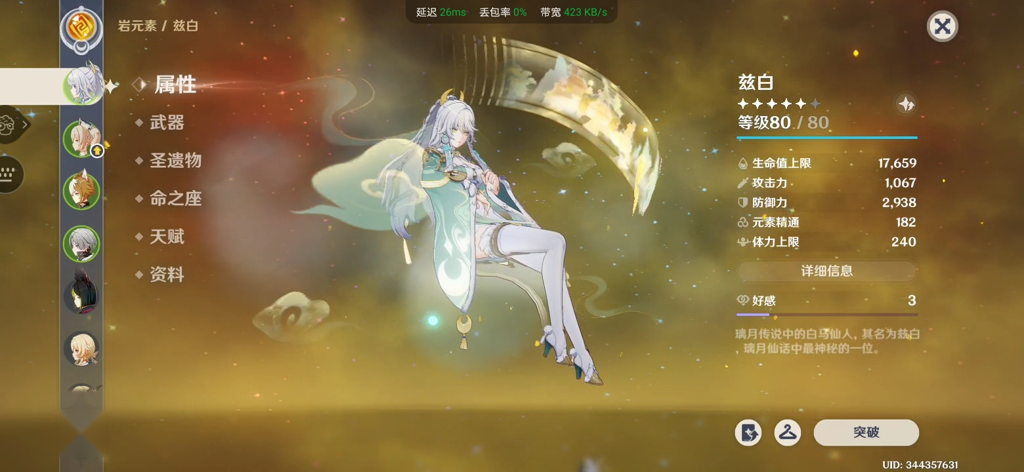Select the orange fox-eared character portrait
This screenshot has width=1024, height=472.
pyautogui.click(x=81, y=191)
